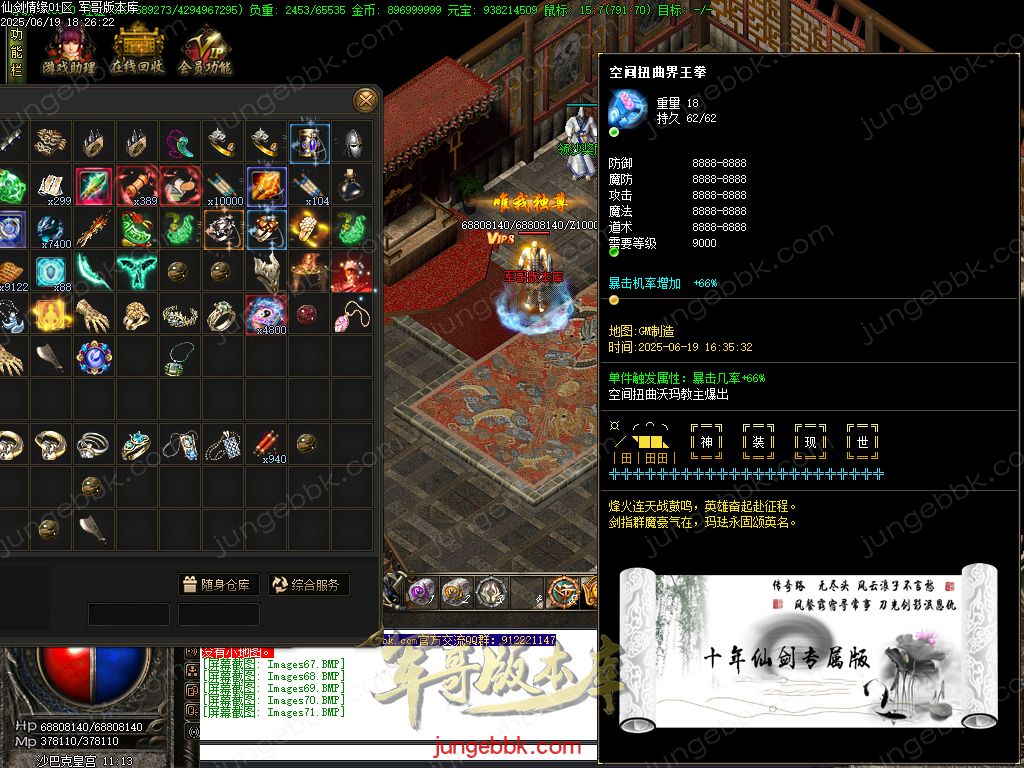Click the 功能栏 function bar tab
The width and height of the screenshot is (1024, 768).
(15, 52)
